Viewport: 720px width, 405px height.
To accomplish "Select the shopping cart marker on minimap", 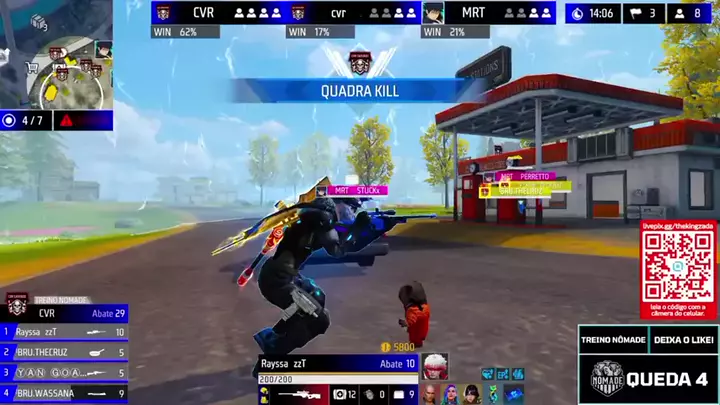I will pyautogui.click(x=30, y=68).
